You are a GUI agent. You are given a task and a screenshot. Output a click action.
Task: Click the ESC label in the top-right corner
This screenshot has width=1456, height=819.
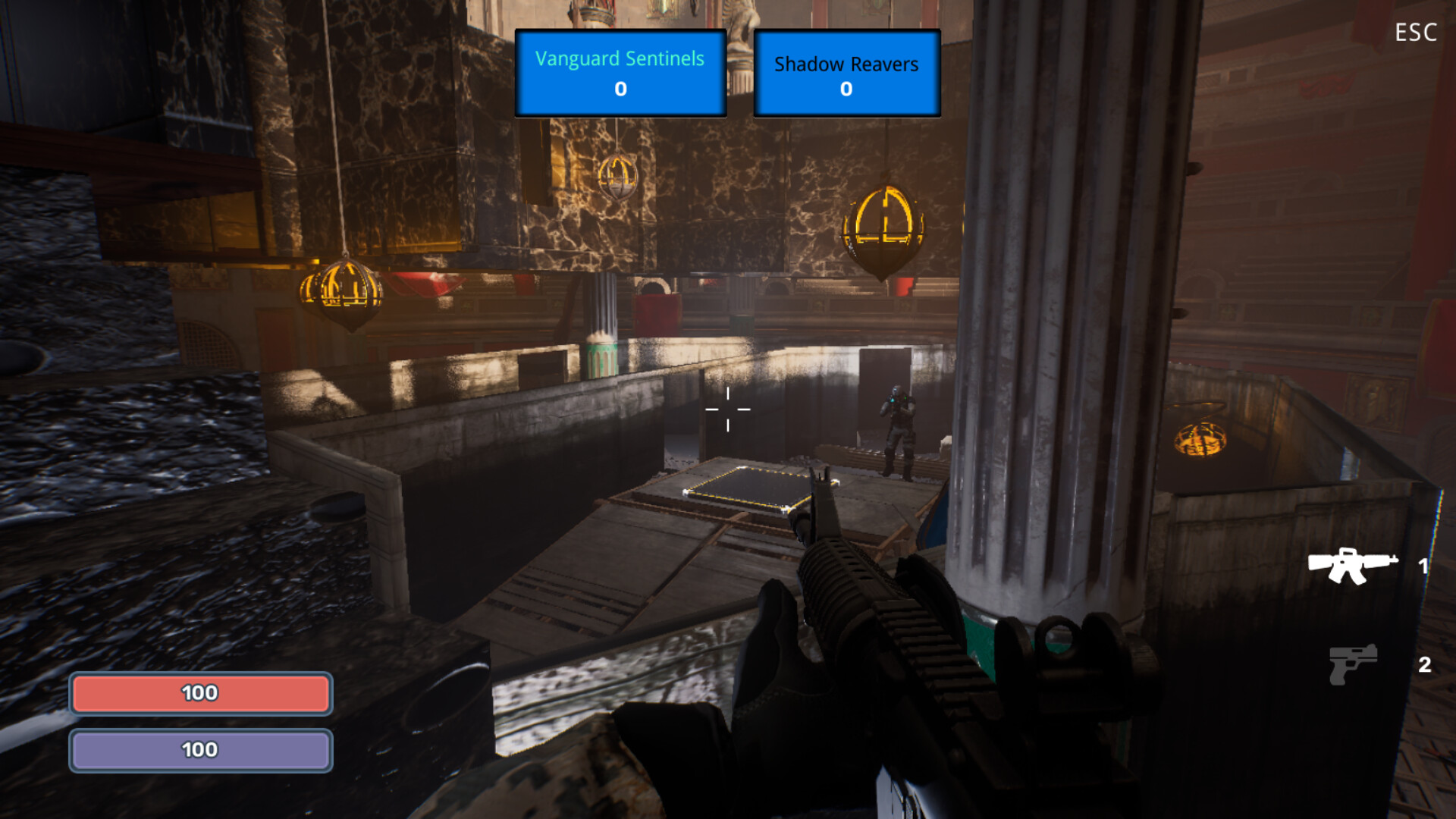[x=1415, y=32]
